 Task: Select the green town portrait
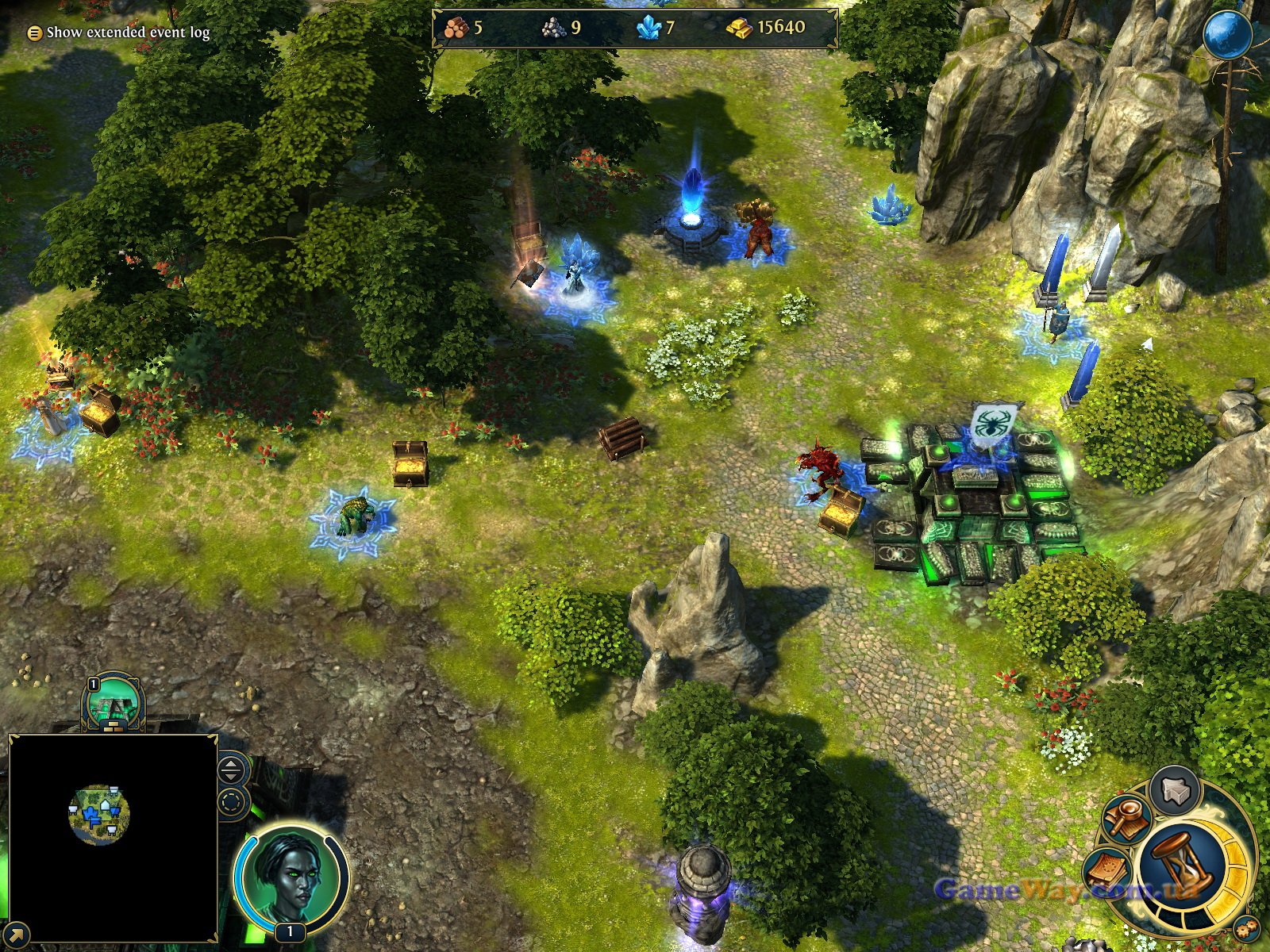(114, 704)
